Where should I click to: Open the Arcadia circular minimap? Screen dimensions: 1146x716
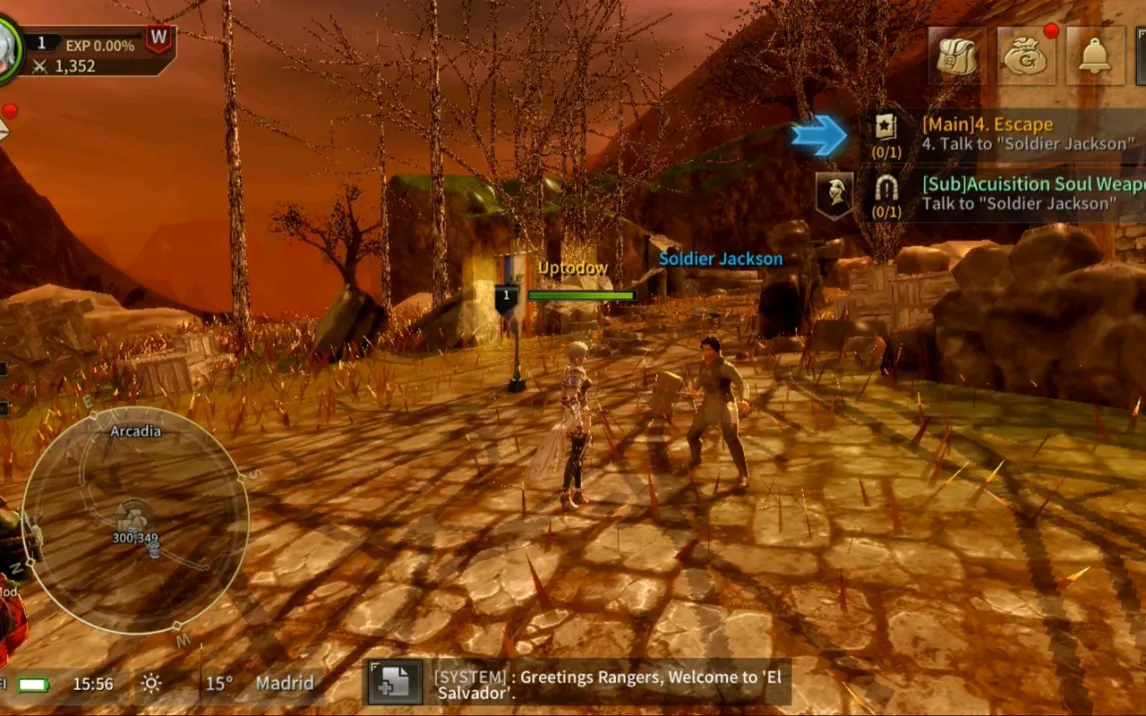click(135, 520)
